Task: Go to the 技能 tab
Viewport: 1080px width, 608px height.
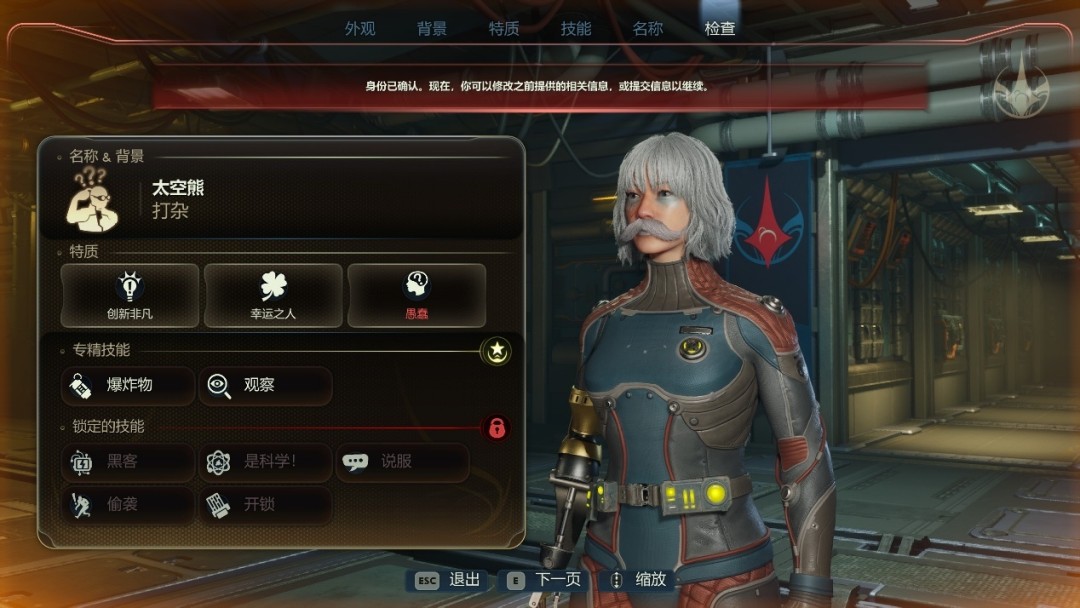Action: pyautogui.click(x=576, y=29)
